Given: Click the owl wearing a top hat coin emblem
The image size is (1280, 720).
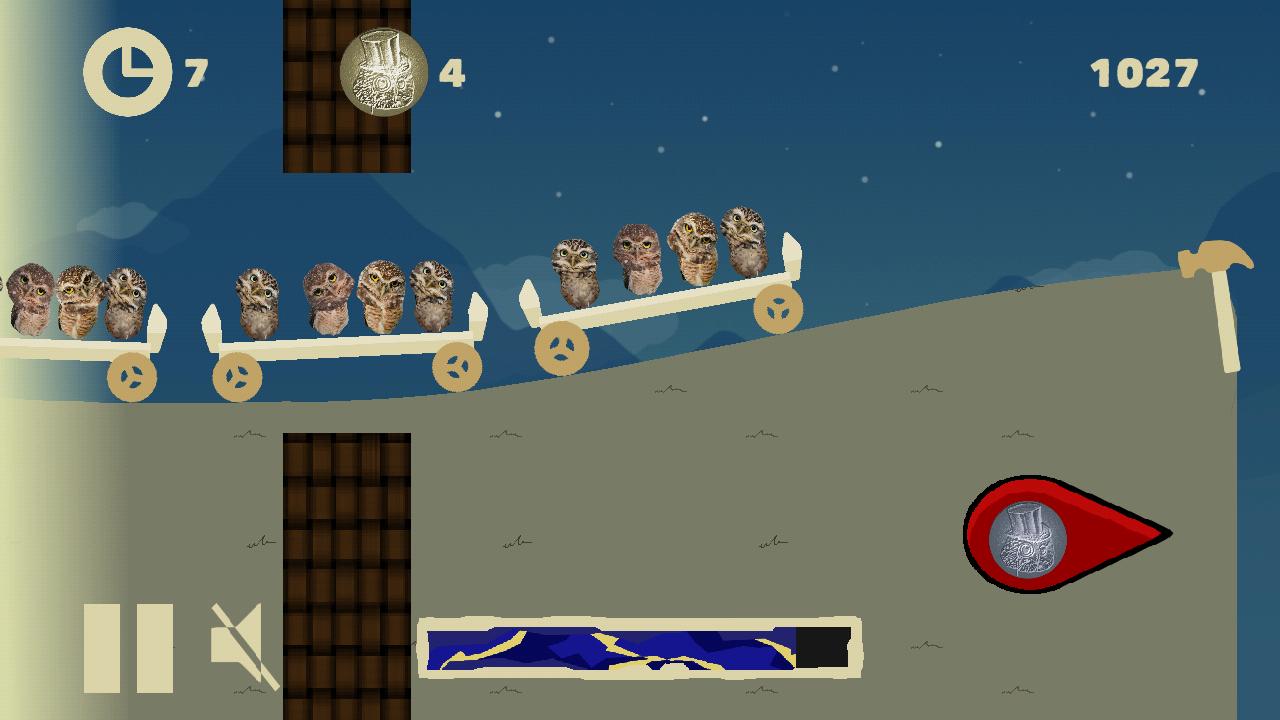Looking at the screenshot, I should (x=385, y=68).
